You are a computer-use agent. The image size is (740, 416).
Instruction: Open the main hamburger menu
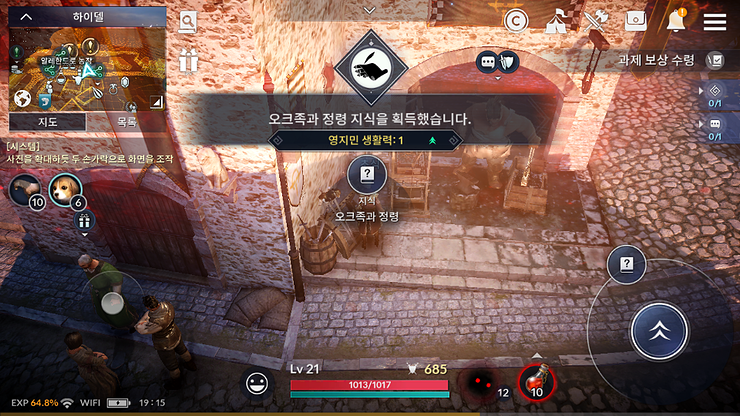pyautogui.click(x=714, y=21)
